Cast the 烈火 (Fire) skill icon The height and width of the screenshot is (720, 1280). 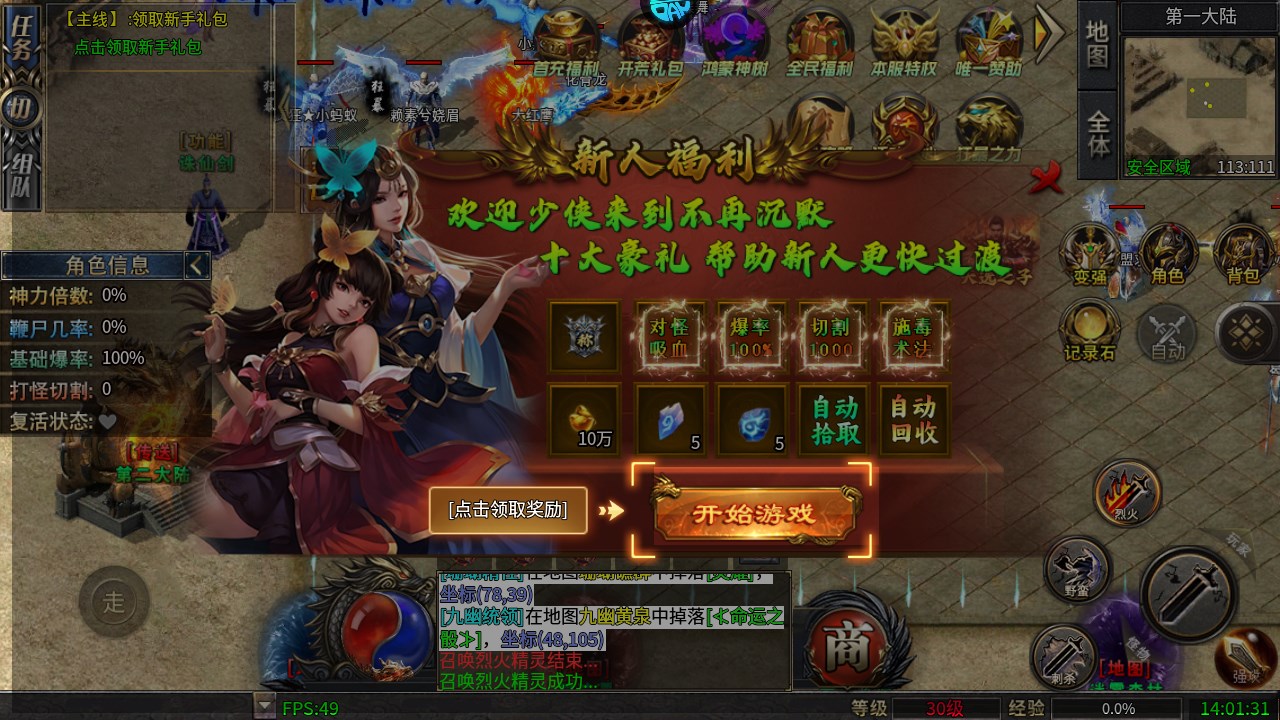pyautogui.click(x=1129, y=490)
